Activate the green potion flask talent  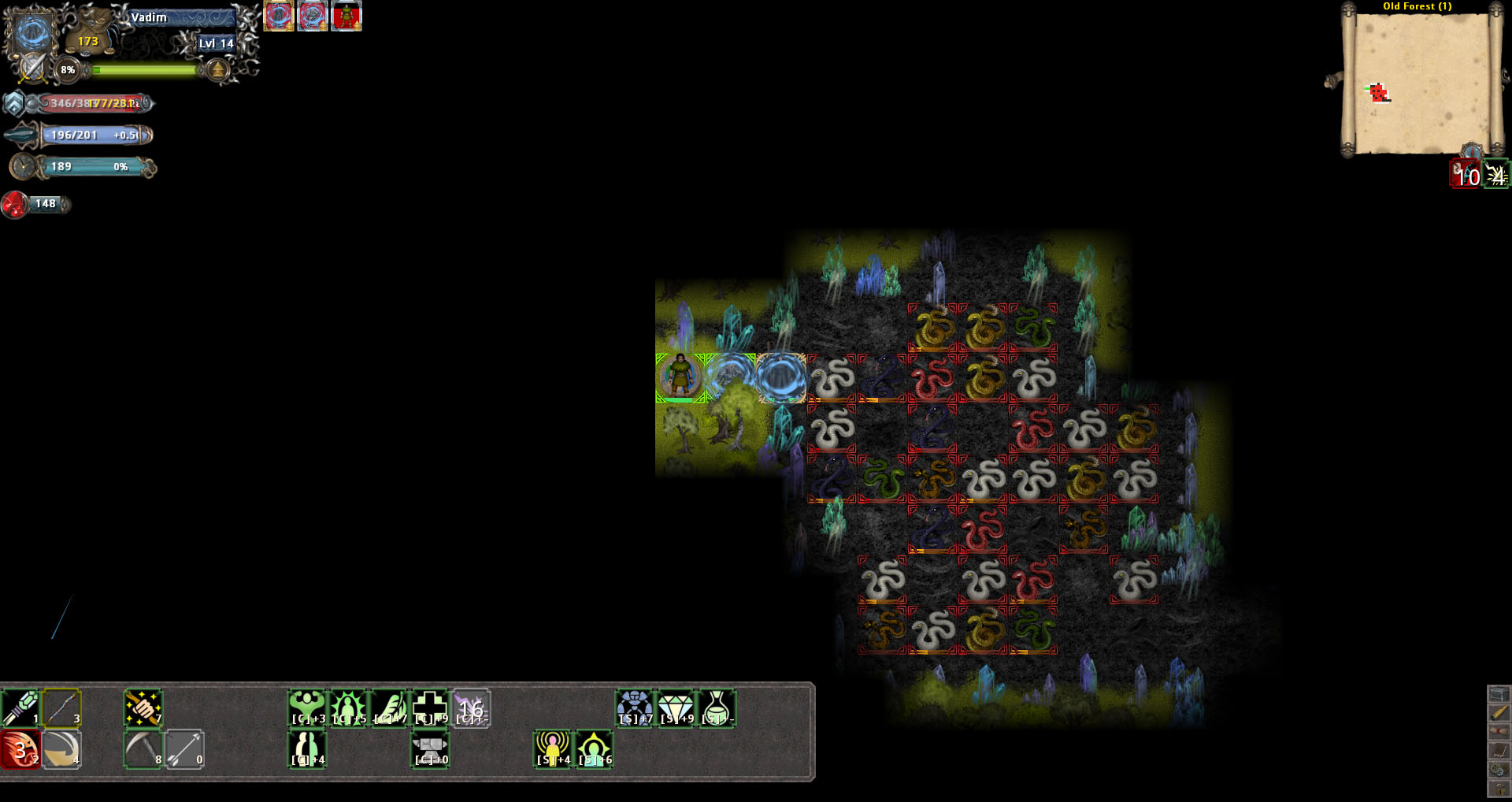pos(717,707)
